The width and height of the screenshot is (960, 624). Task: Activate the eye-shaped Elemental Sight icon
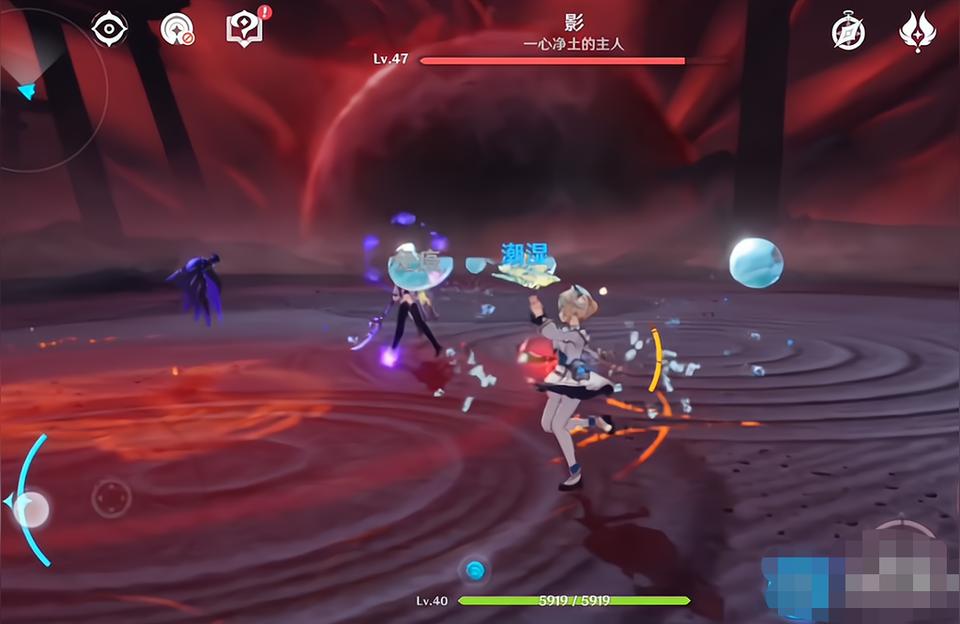coord(109,28)
